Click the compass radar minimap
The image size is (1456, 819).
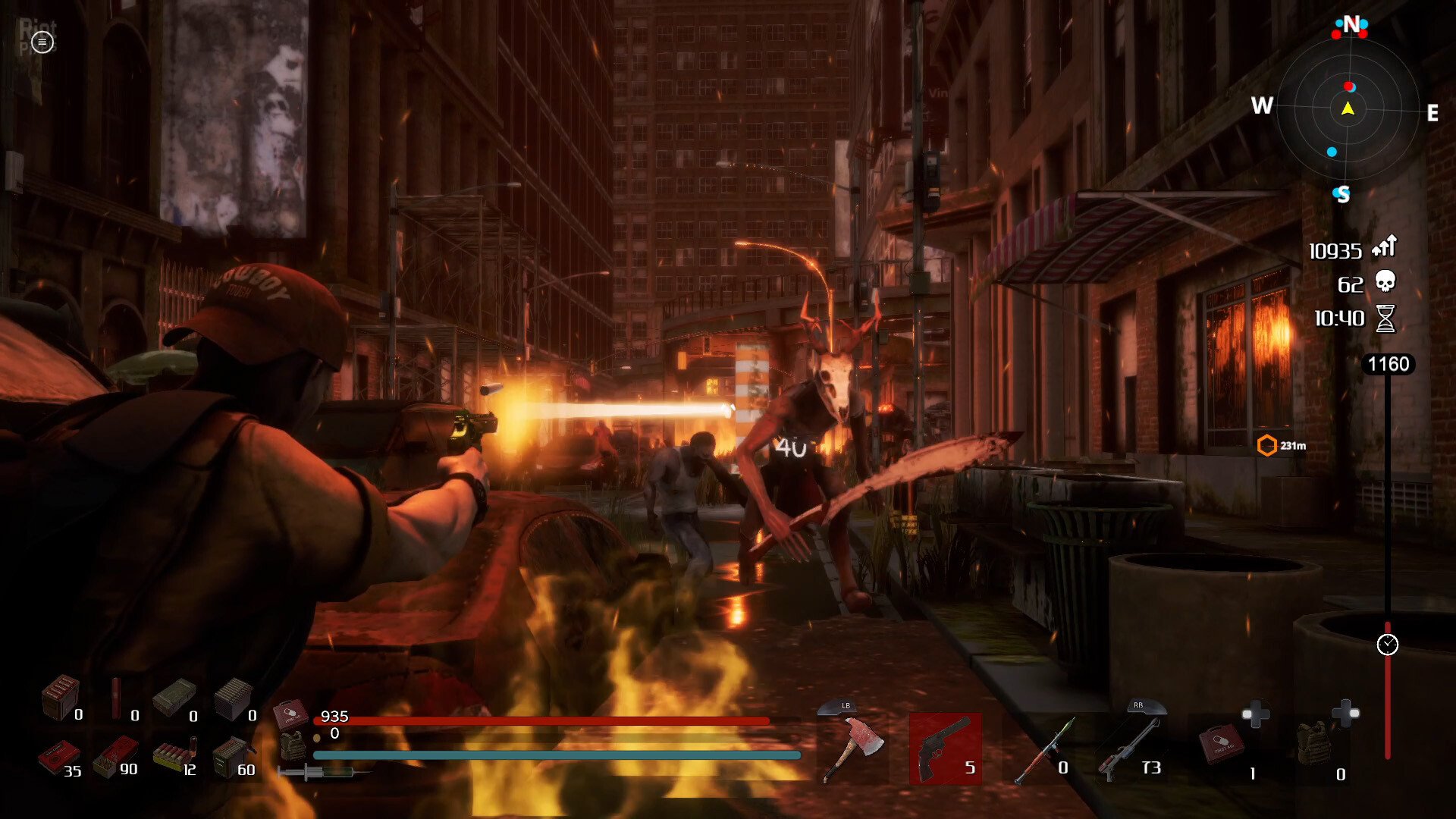1348,110
